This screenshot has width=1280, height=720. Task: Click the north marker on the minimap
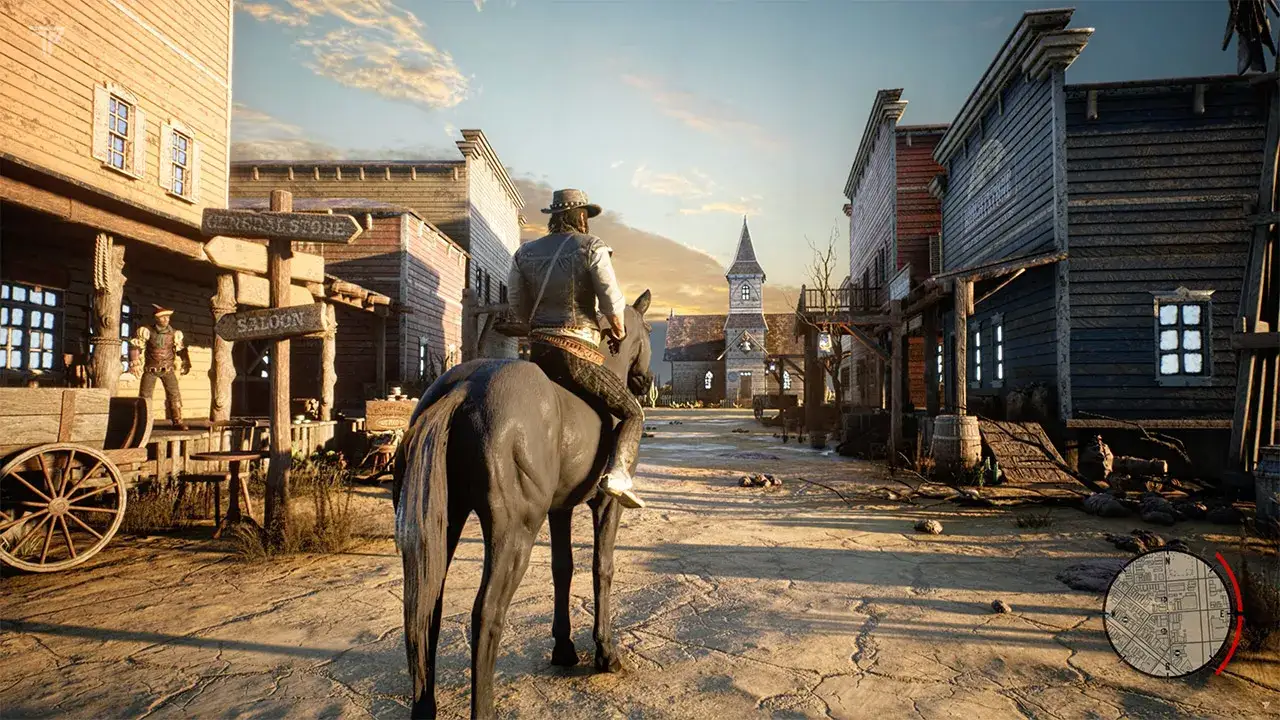1168,560
